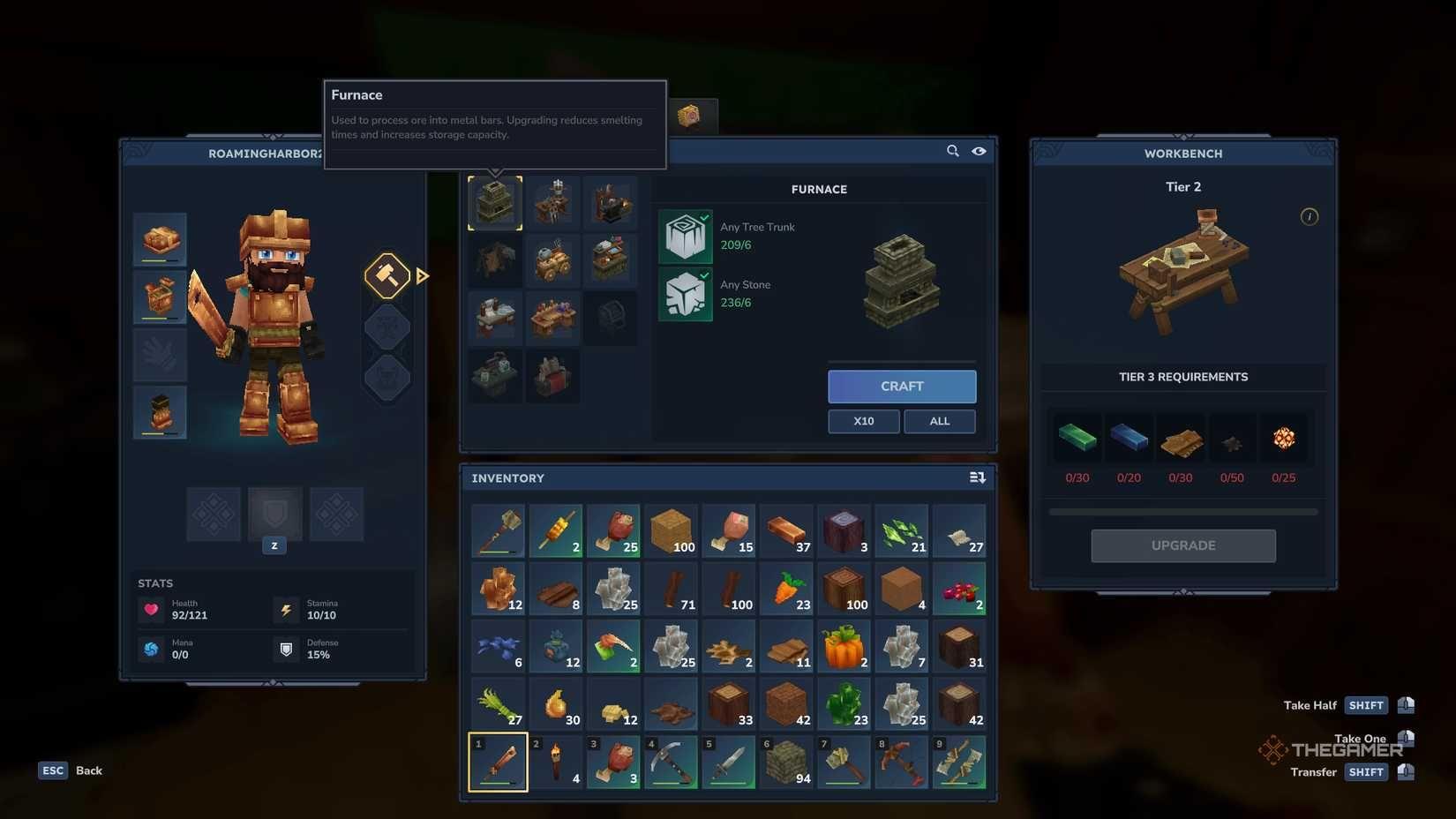Toggle the eye visibility icon on crafting panel
This screenshot has width=1456, height=819.
pos(979,151)
